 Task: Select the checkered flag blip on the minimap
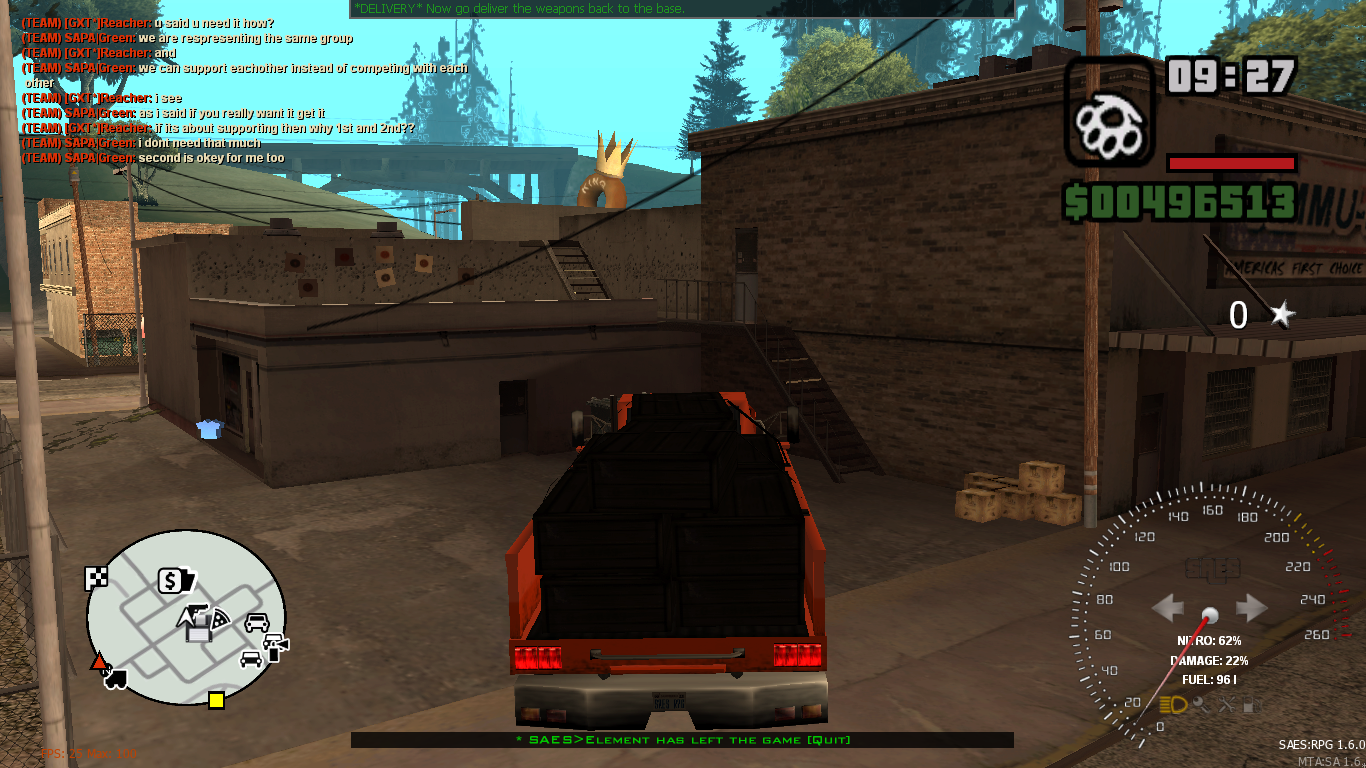coord(96,577)
